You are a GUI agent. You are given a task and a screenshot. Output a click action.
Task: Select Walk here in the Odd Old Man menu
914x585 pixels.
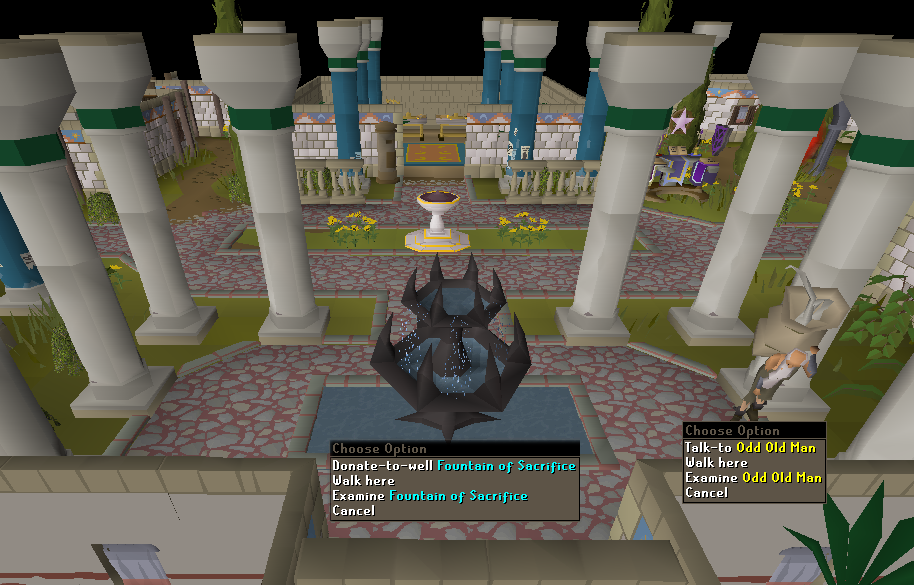coord(716,463)
